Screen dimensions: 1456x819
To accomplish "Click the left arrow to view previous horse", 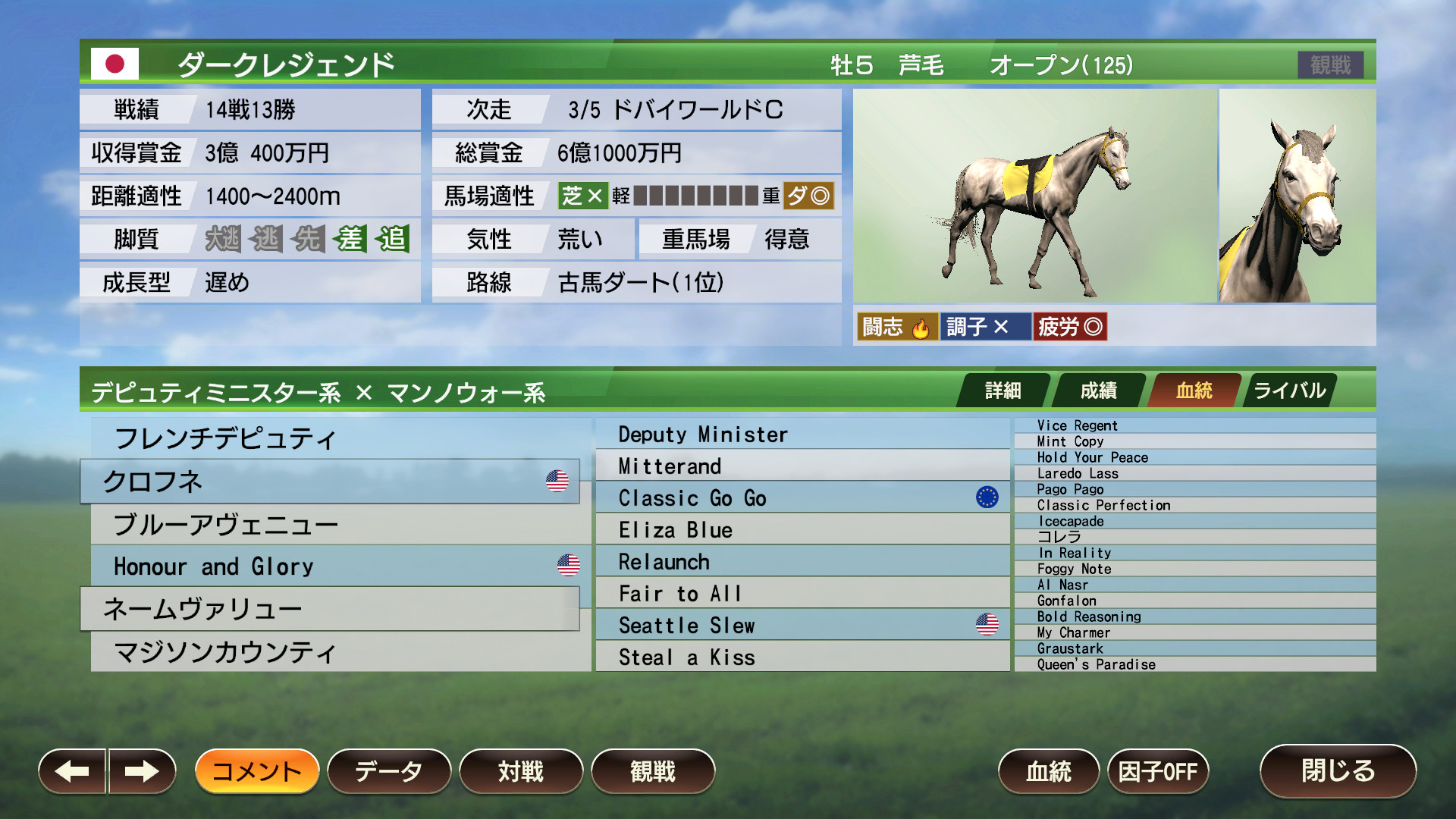I will [x=72, y=770].
